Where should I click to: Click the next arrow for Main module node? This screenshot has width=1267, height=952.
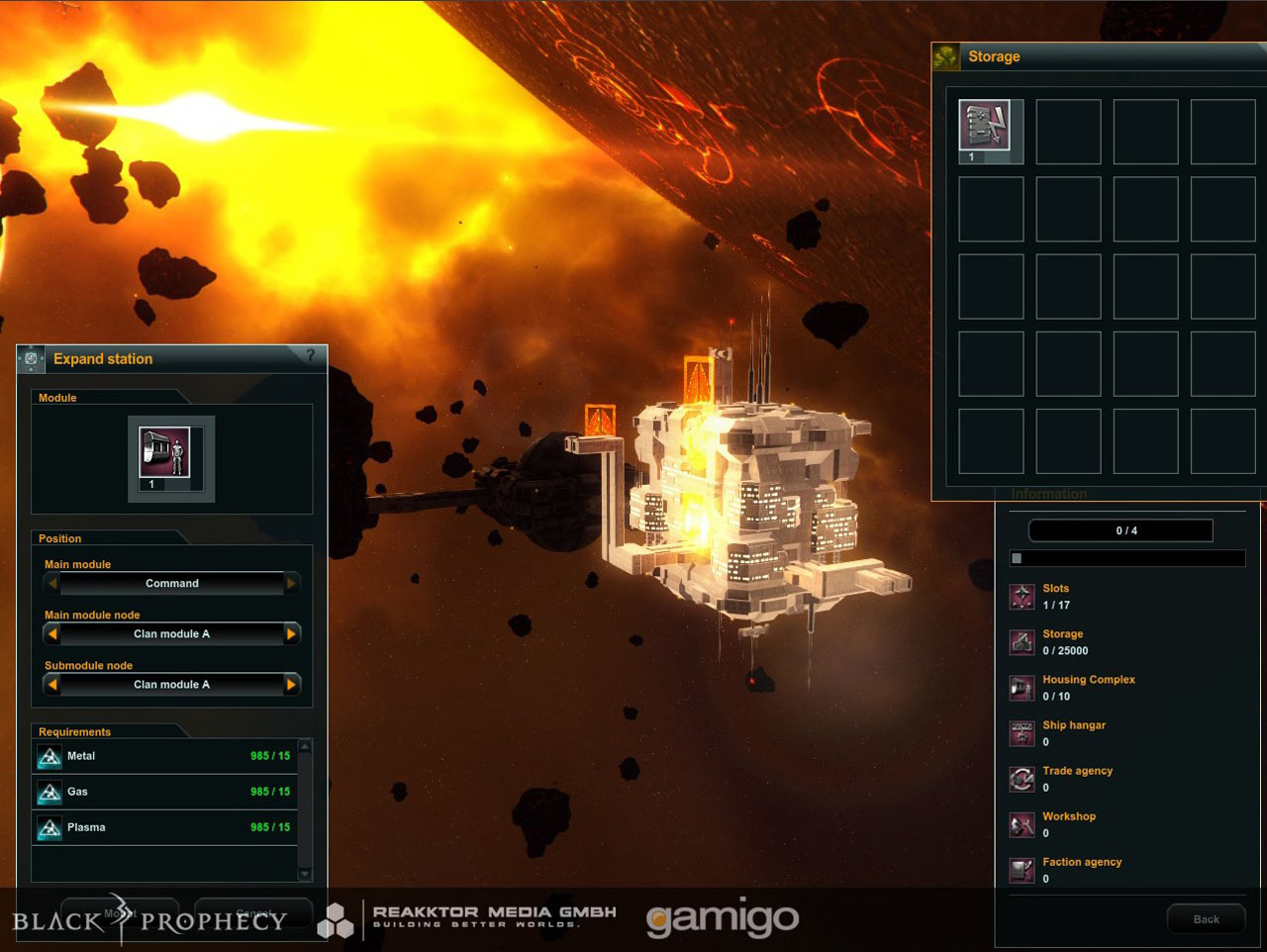coord(291,633)
